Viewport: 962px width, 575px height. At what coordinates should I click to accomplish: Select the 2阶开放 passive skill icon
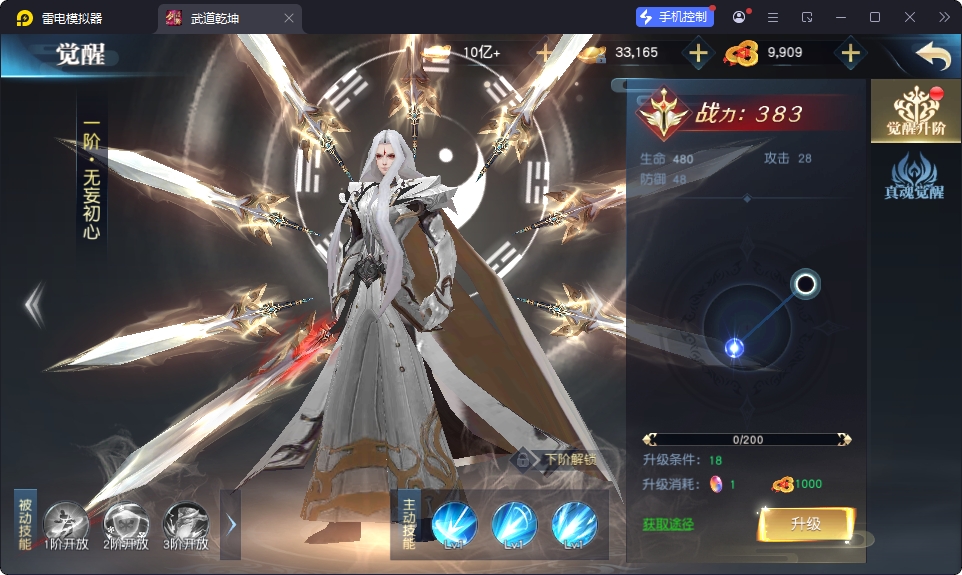tap(126, 523)
